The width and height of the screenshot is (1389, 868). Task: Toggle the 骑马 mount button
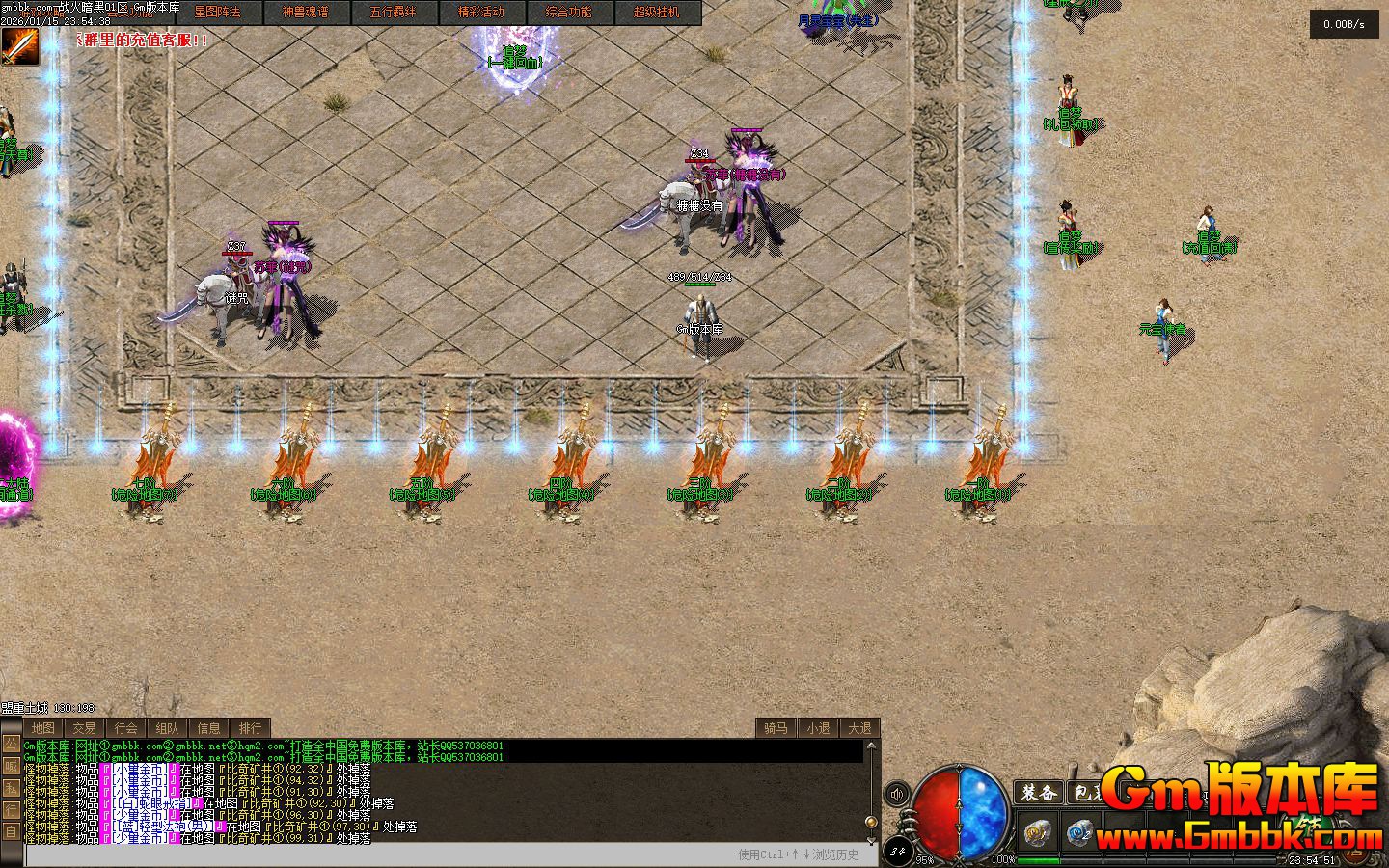tap(776, 728)
